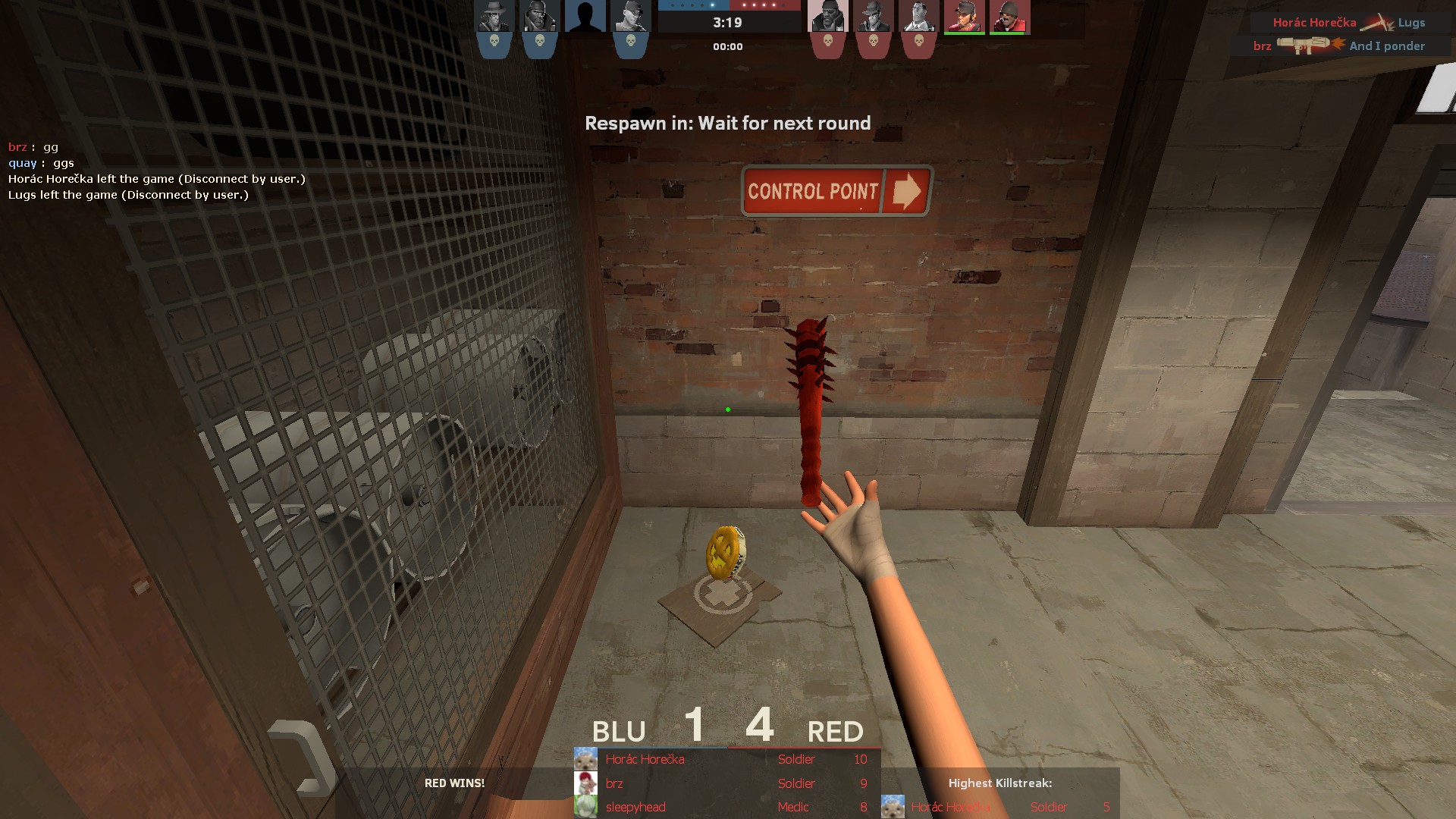This screenshot has width=1456, height=819.
Task: Select the RED Demoman portrait
Action: pos(828,17)
